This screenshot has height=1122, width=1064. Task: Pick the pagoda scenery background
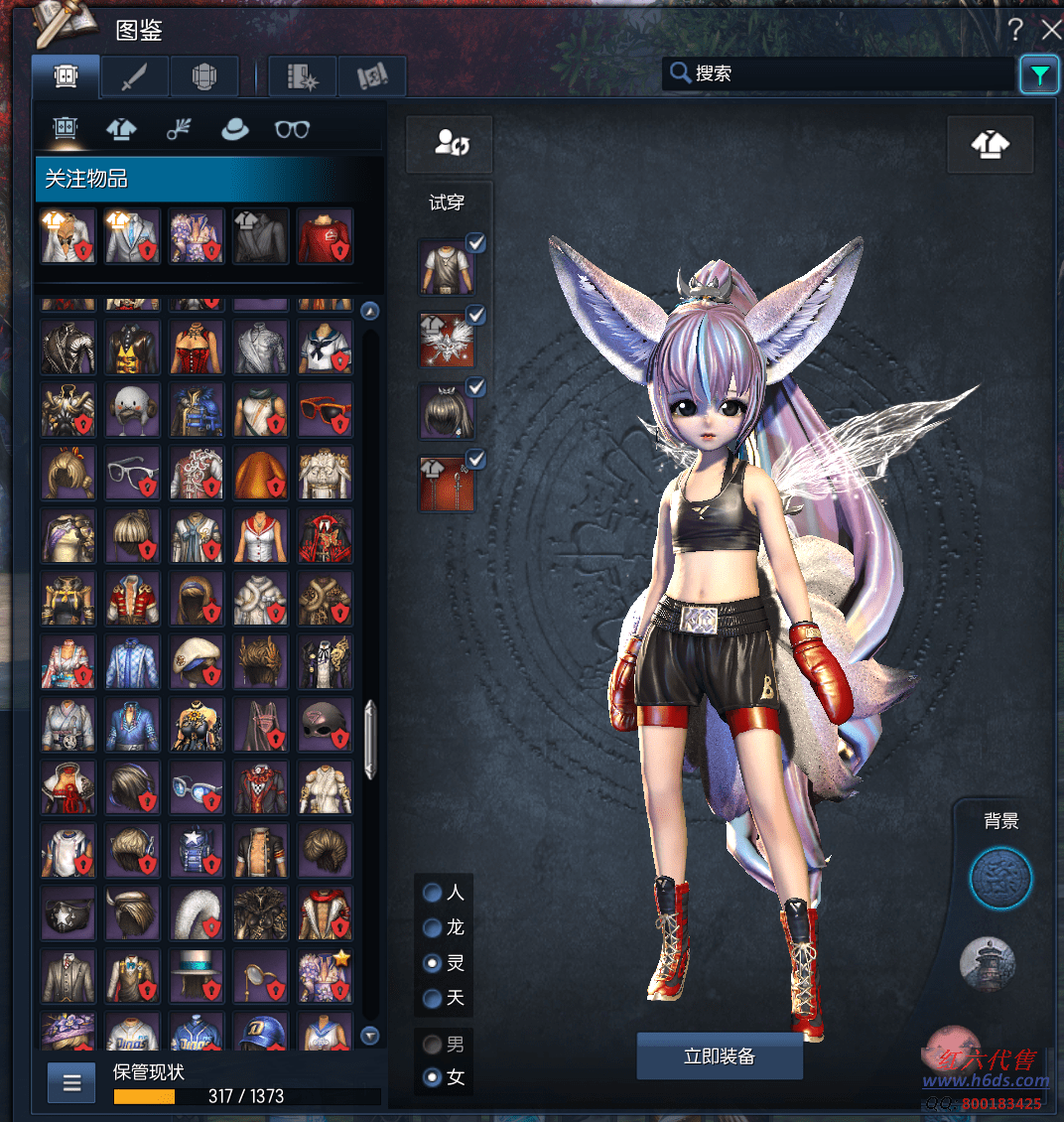(x=988, y=963)
